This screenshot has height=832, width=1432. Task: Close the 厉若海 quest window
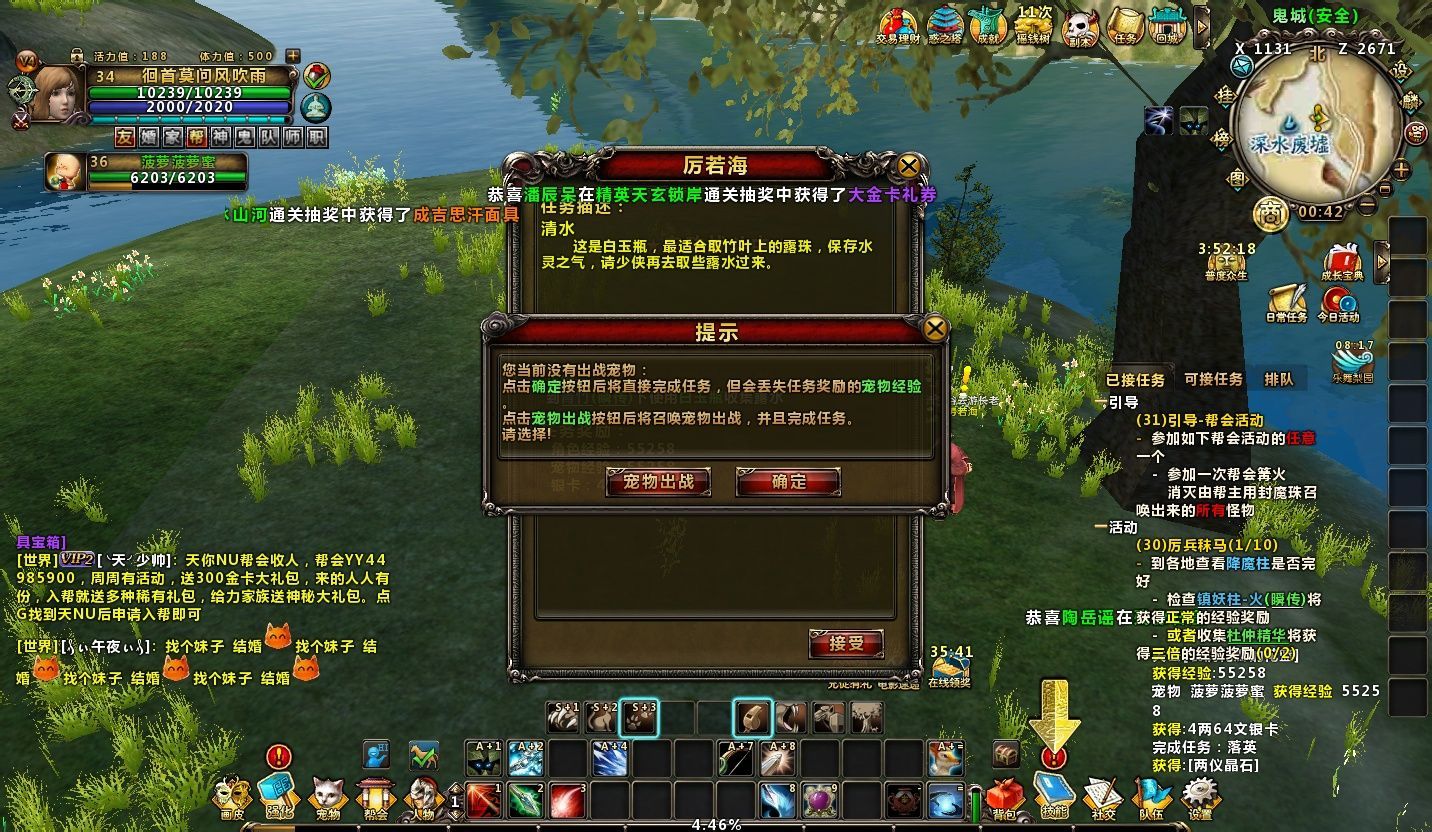(x=908, y=165)
